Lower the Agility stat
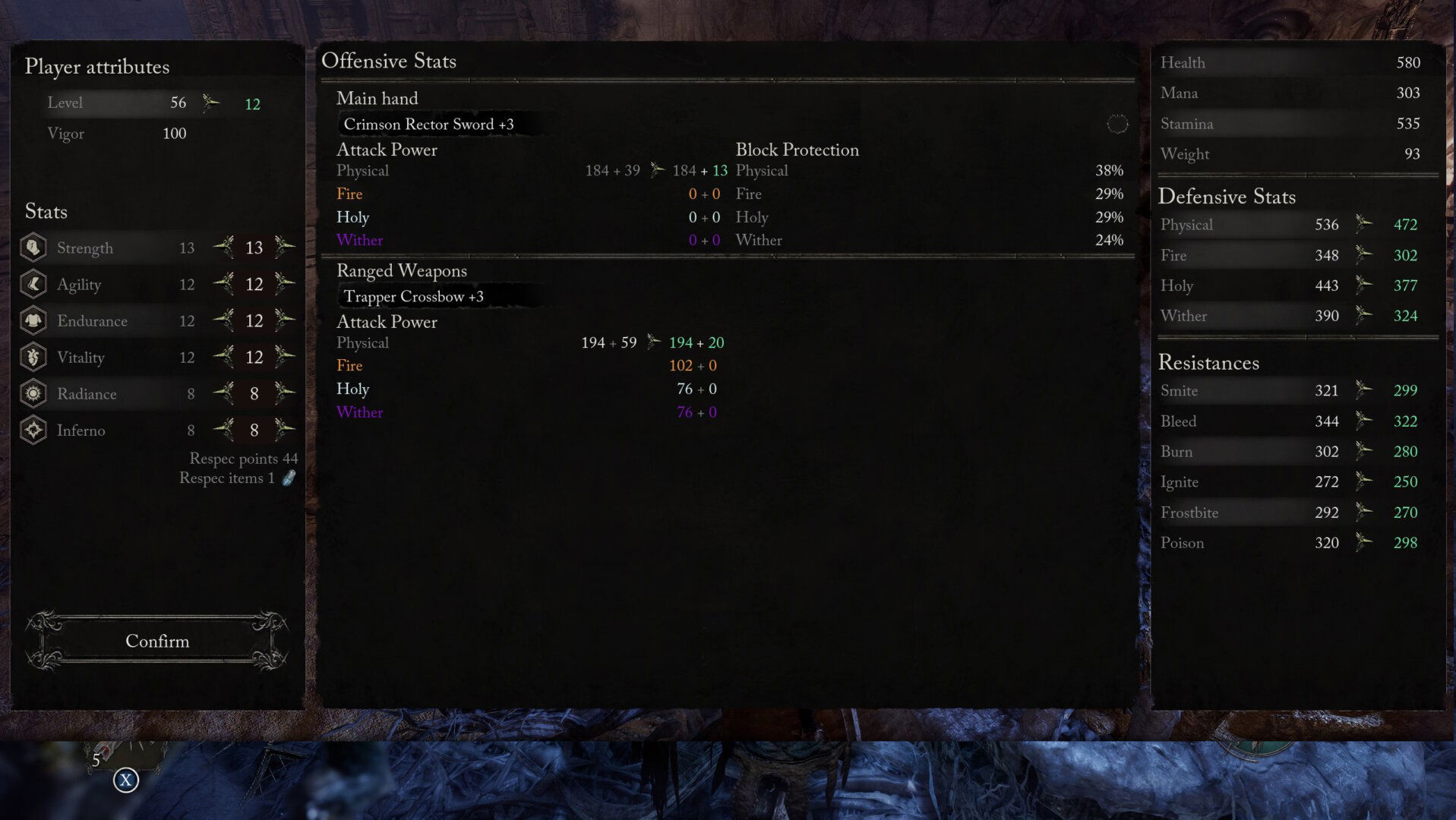The image size is (1456, 820). click(x=224, y=283)
